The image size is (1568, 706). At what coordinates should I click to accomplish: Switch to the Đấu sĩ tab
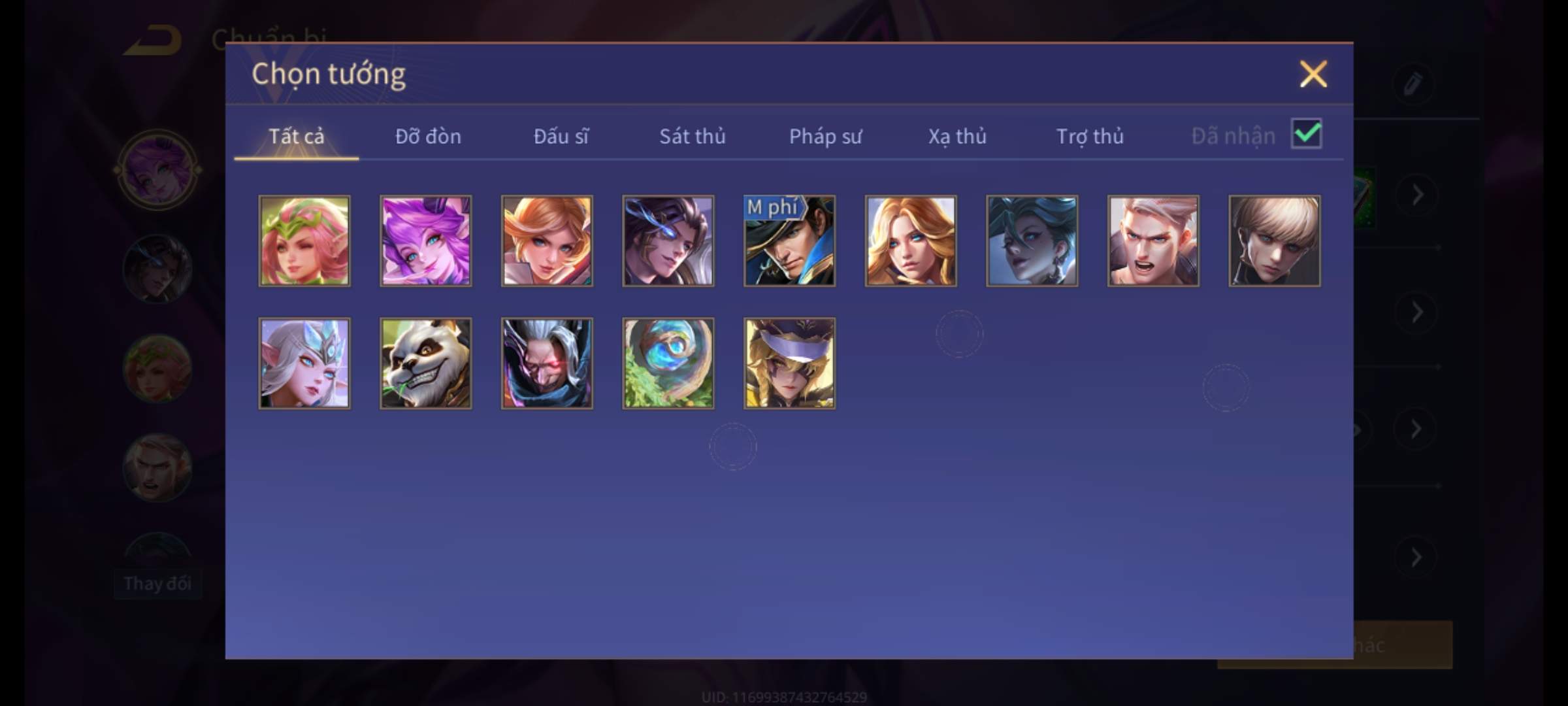click(561, 136)
